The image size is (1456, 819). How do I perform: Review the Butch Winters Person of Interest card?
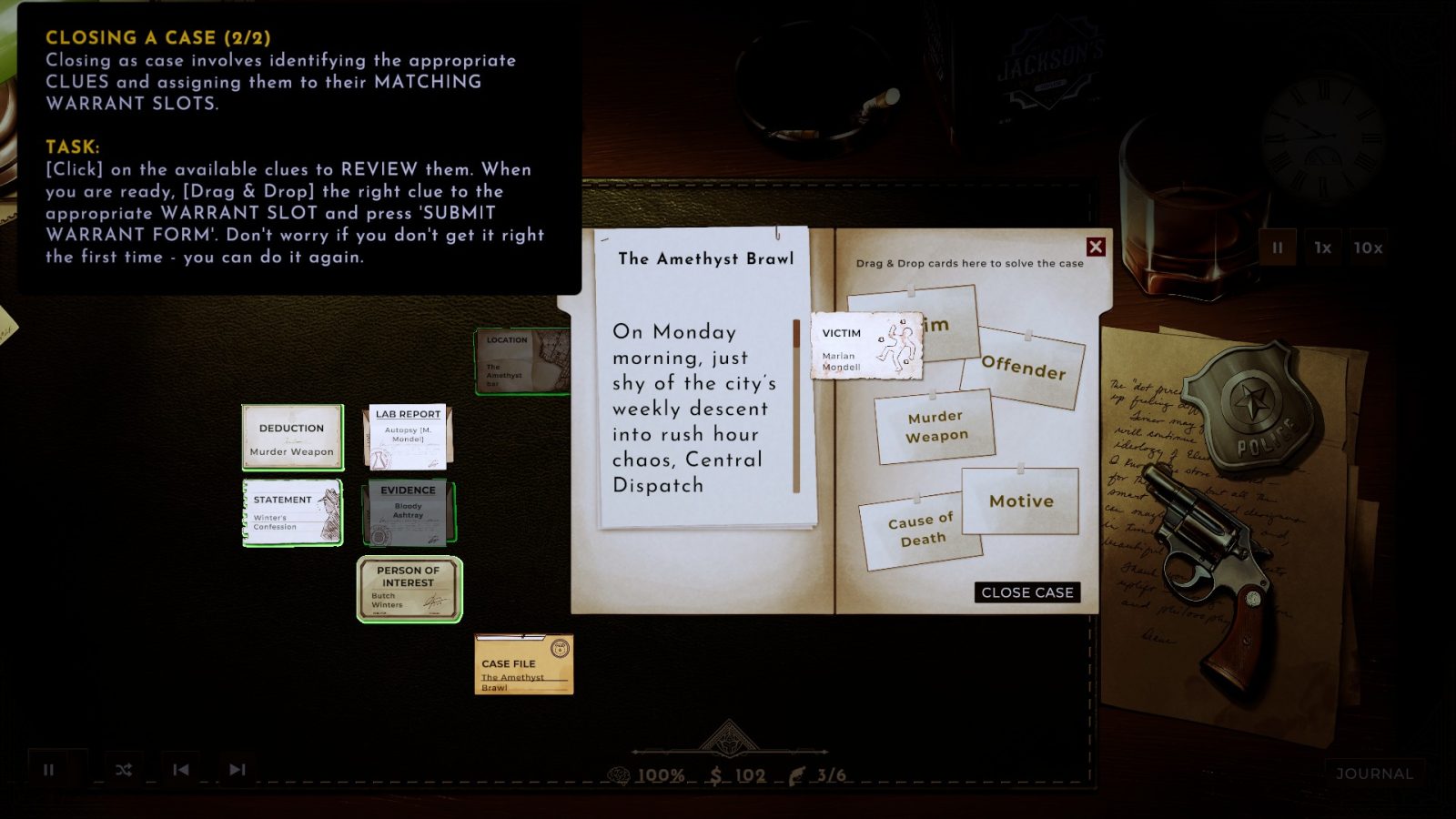(x=409, y=588)
